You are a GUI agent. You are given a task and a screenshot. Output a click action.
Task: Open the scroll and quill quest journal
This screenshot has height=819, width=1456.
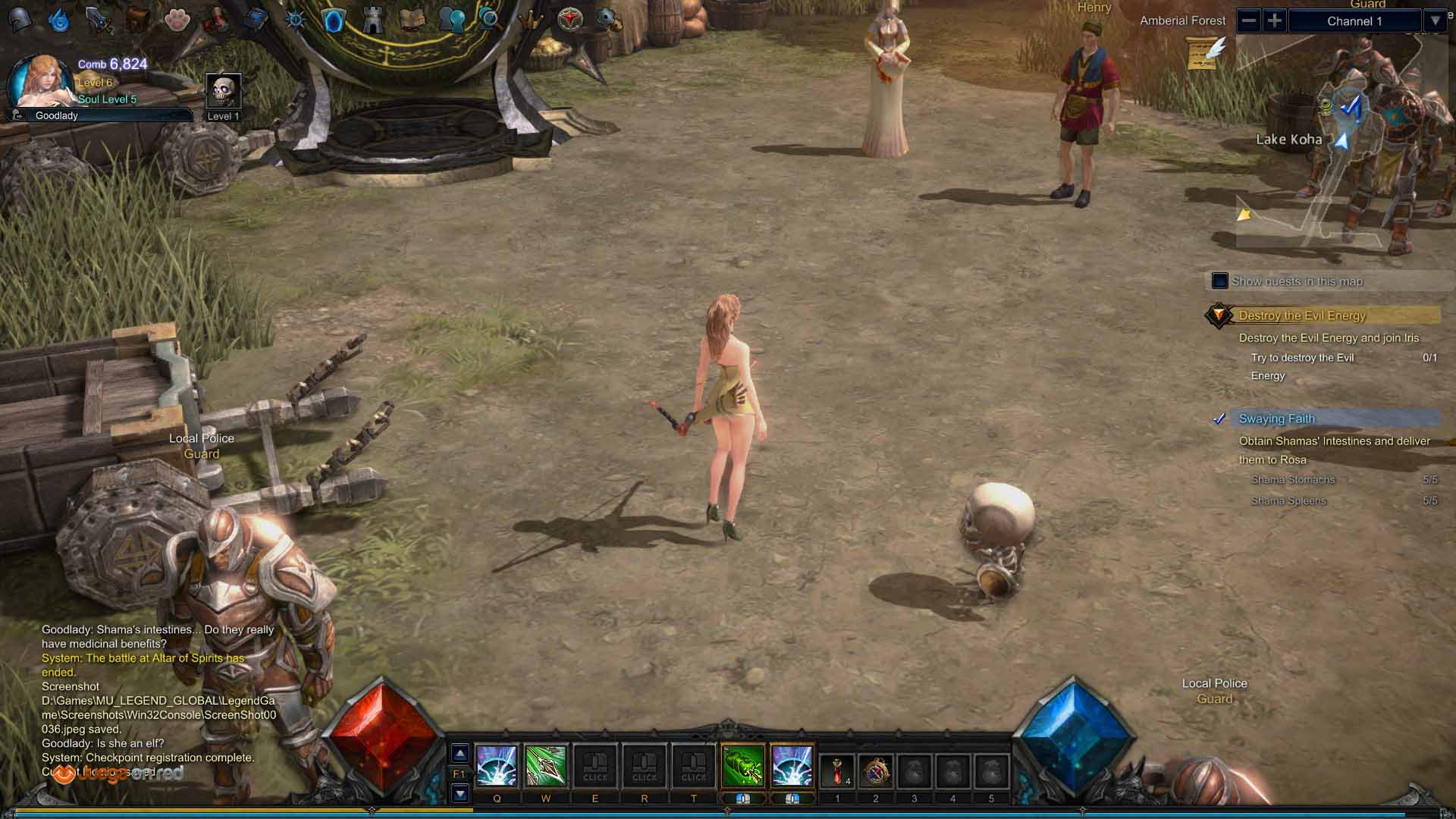[x=1206, y=52]
